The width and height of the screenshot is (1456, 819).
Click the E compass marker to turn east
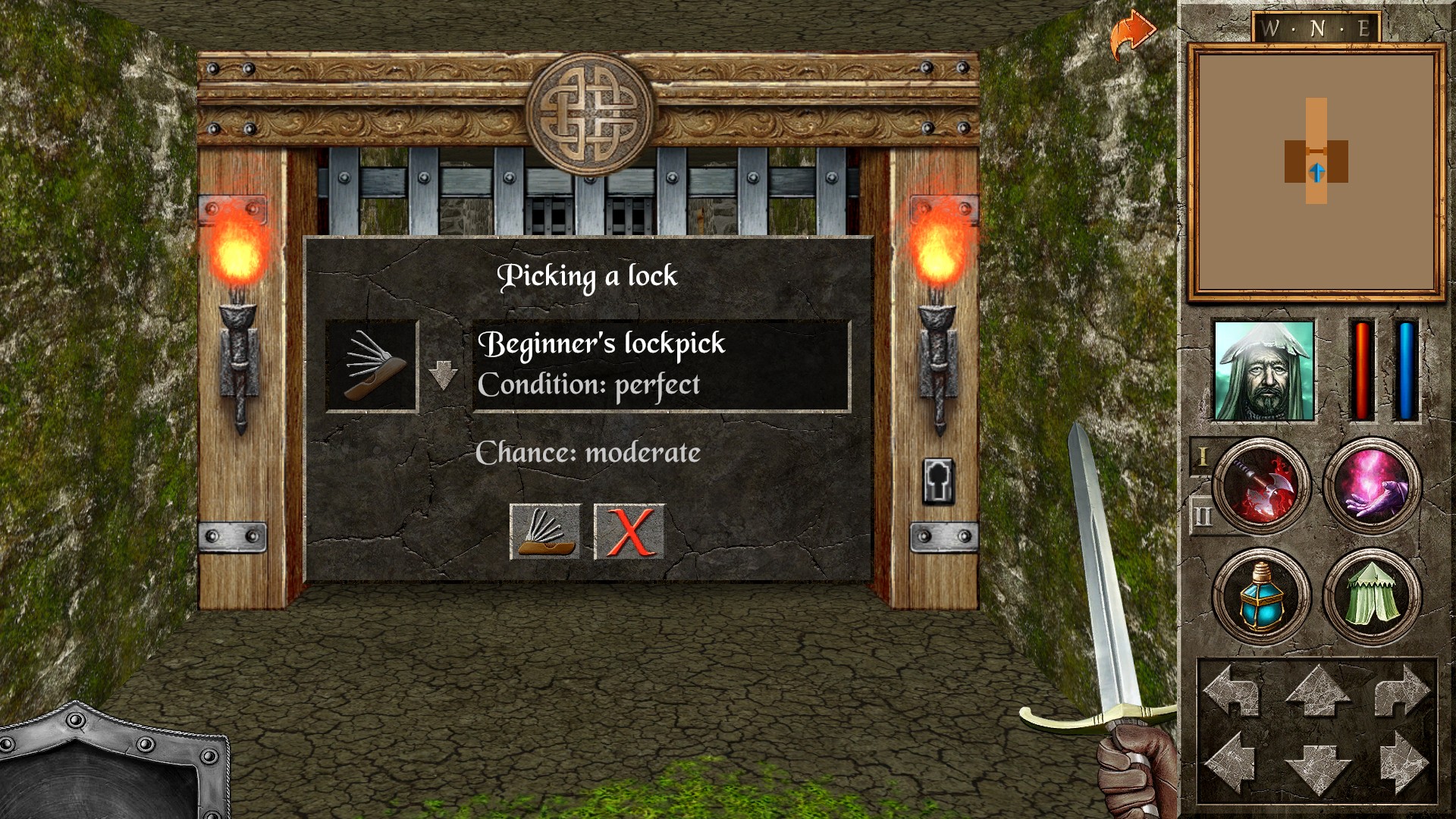tap(1363, 30)
